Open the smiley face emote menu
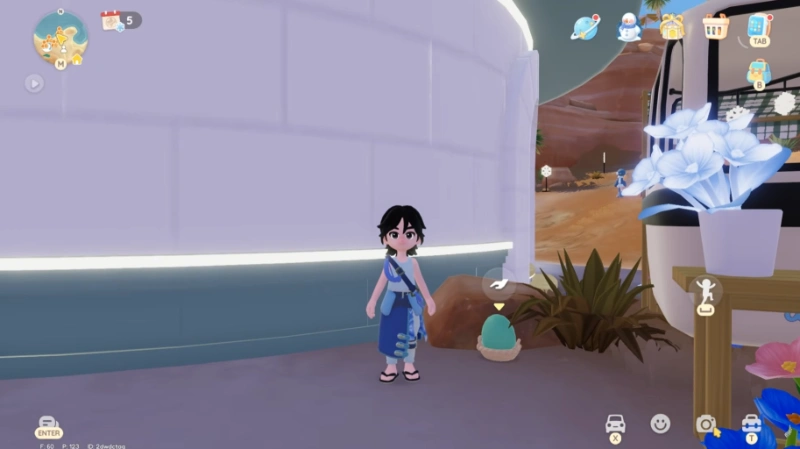Image resolution: width=800 pixels, height=449 pixels. coord(660,424)
